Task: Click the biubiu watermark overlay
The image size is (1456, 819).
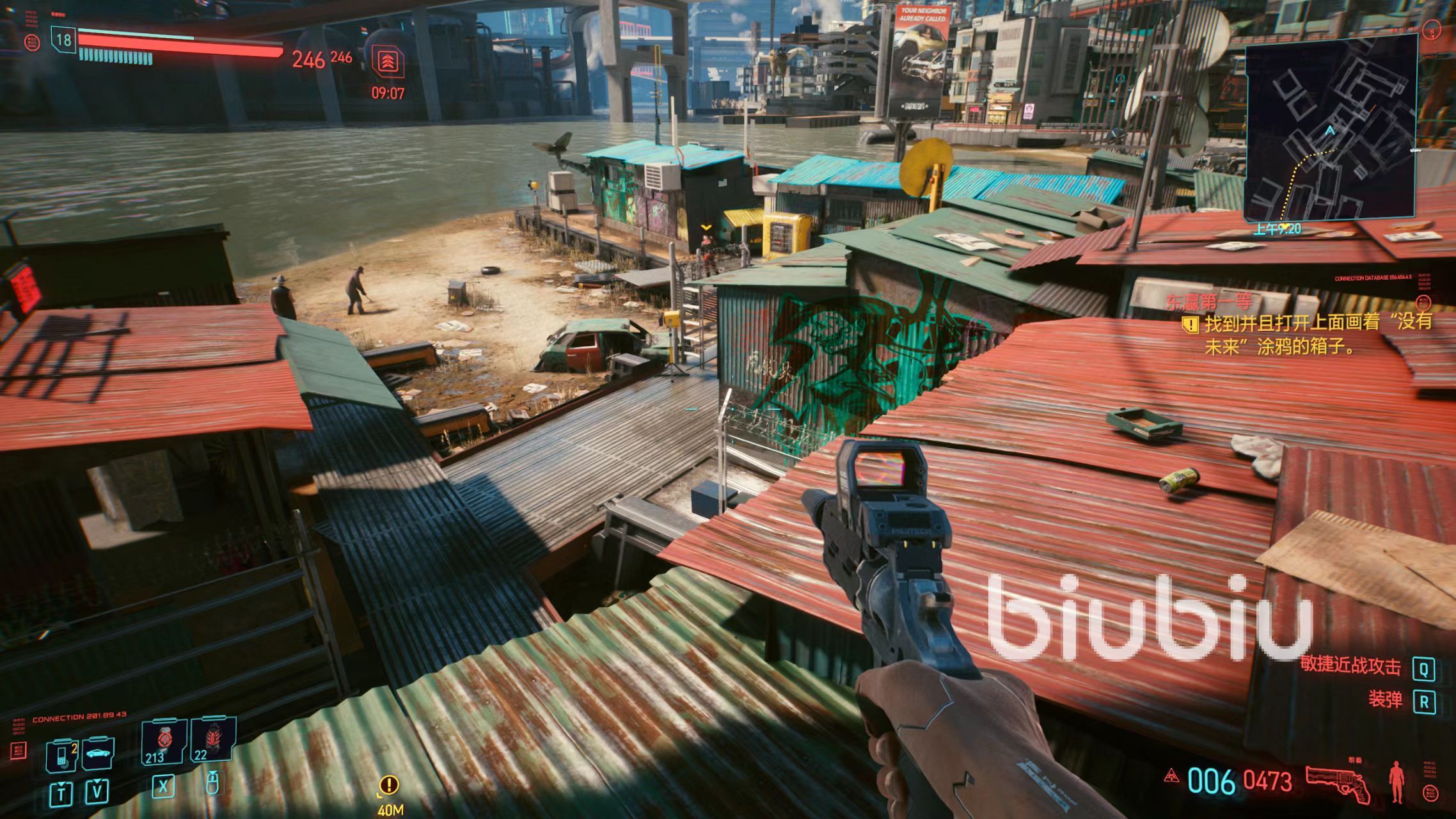Action: point(1150,617)
